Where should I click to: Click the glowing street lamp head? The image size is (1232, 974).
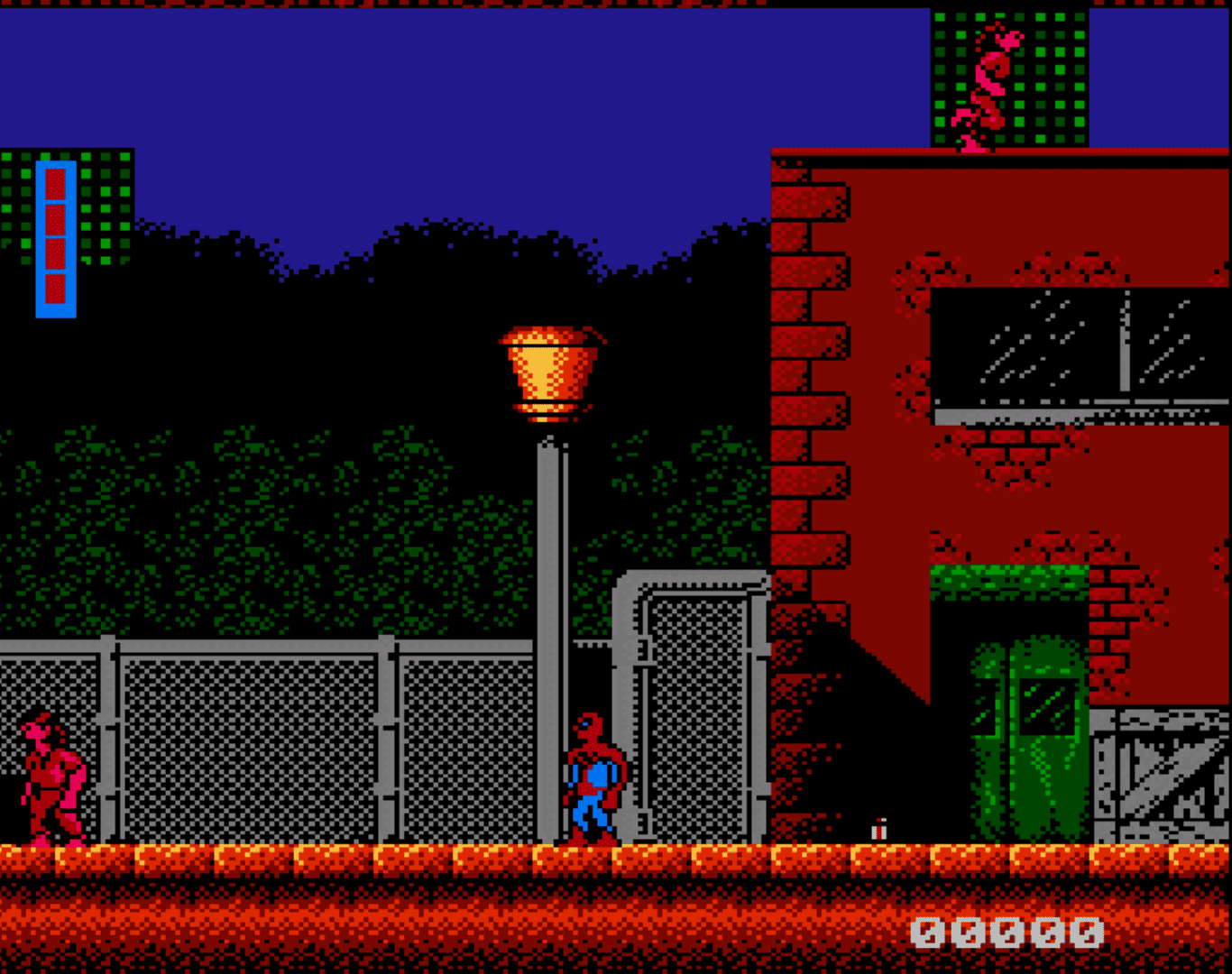(550, 370)
